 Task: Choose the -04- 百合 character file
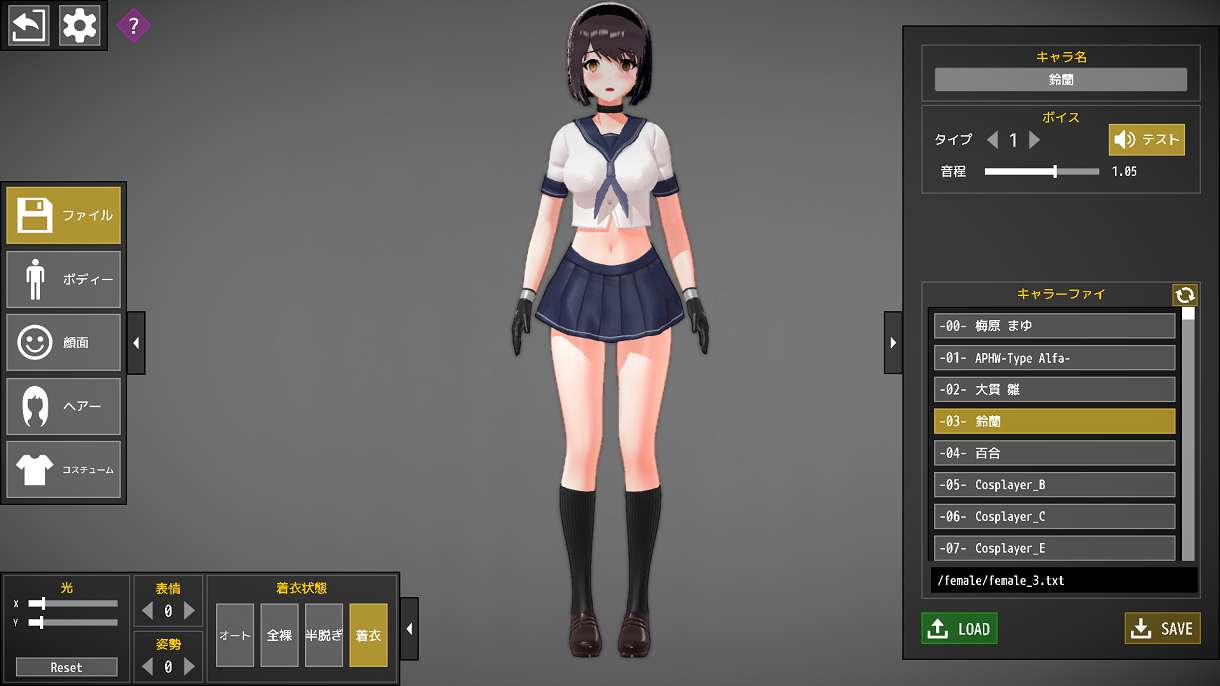pos(1054,453)
